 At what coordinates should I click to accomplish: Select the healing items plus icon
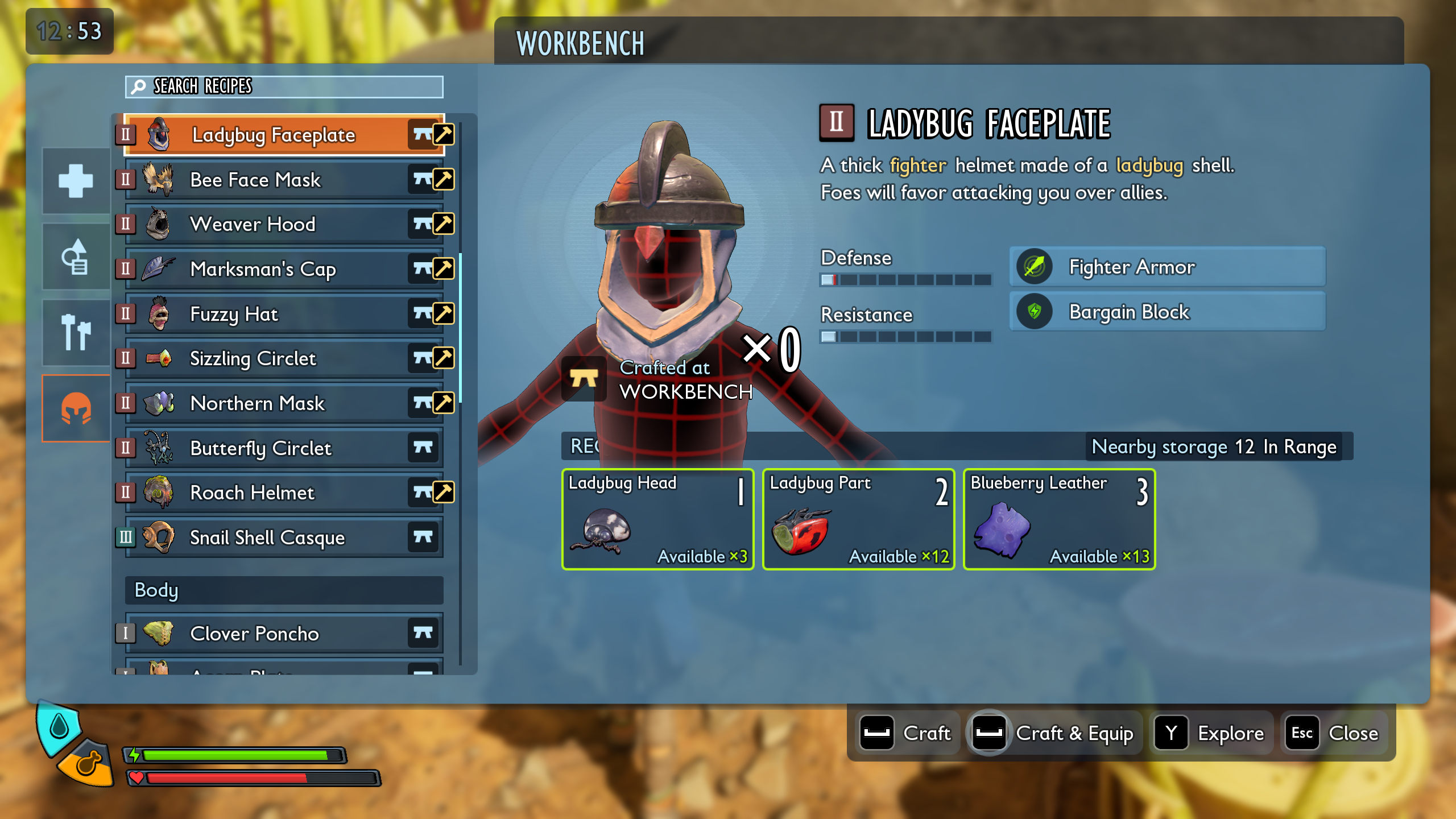click(76, 182)
